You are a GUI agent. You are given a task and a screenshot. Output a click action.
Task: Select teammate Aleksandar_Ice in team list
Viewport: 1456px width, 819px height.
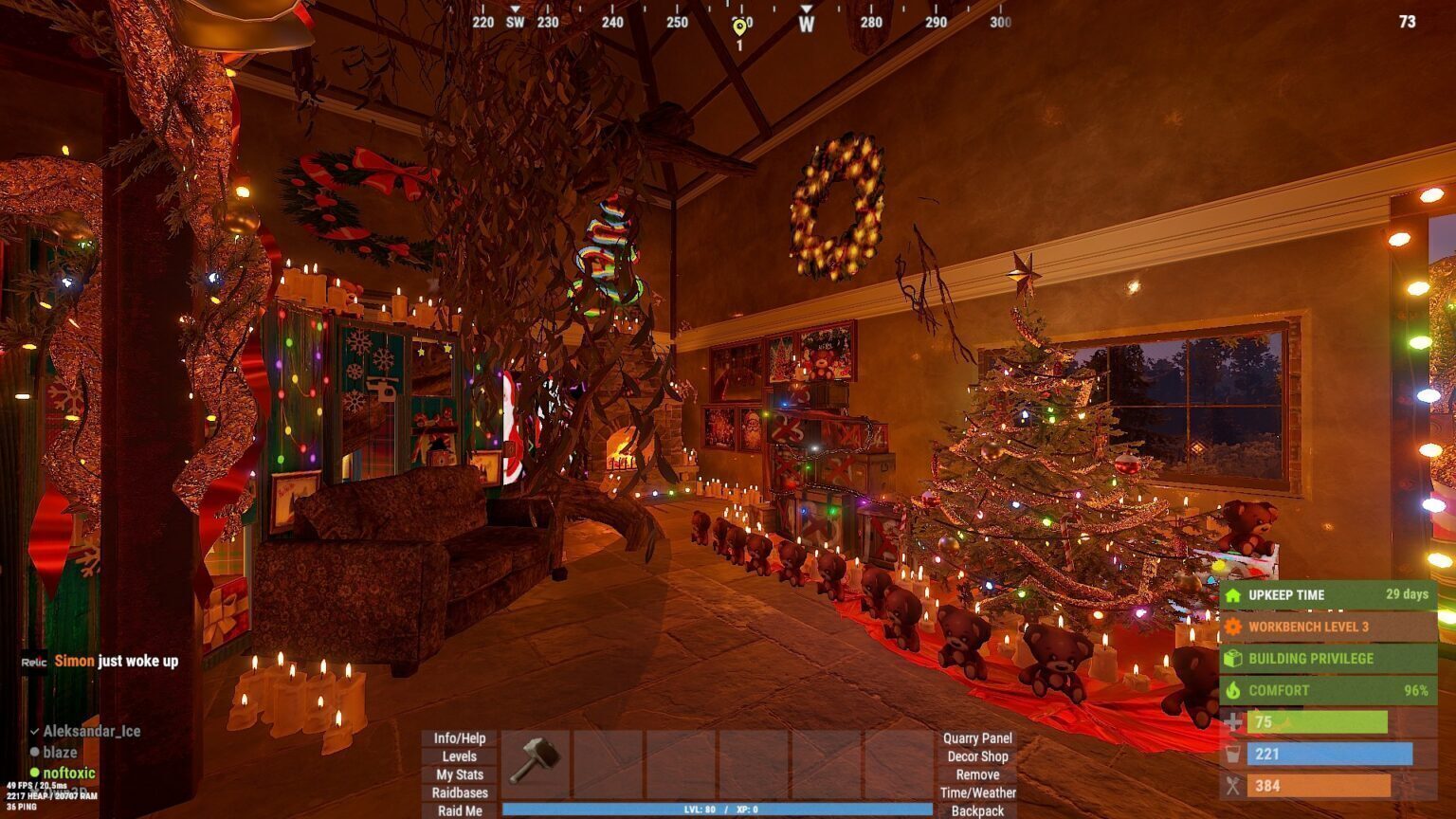point(91,731)
